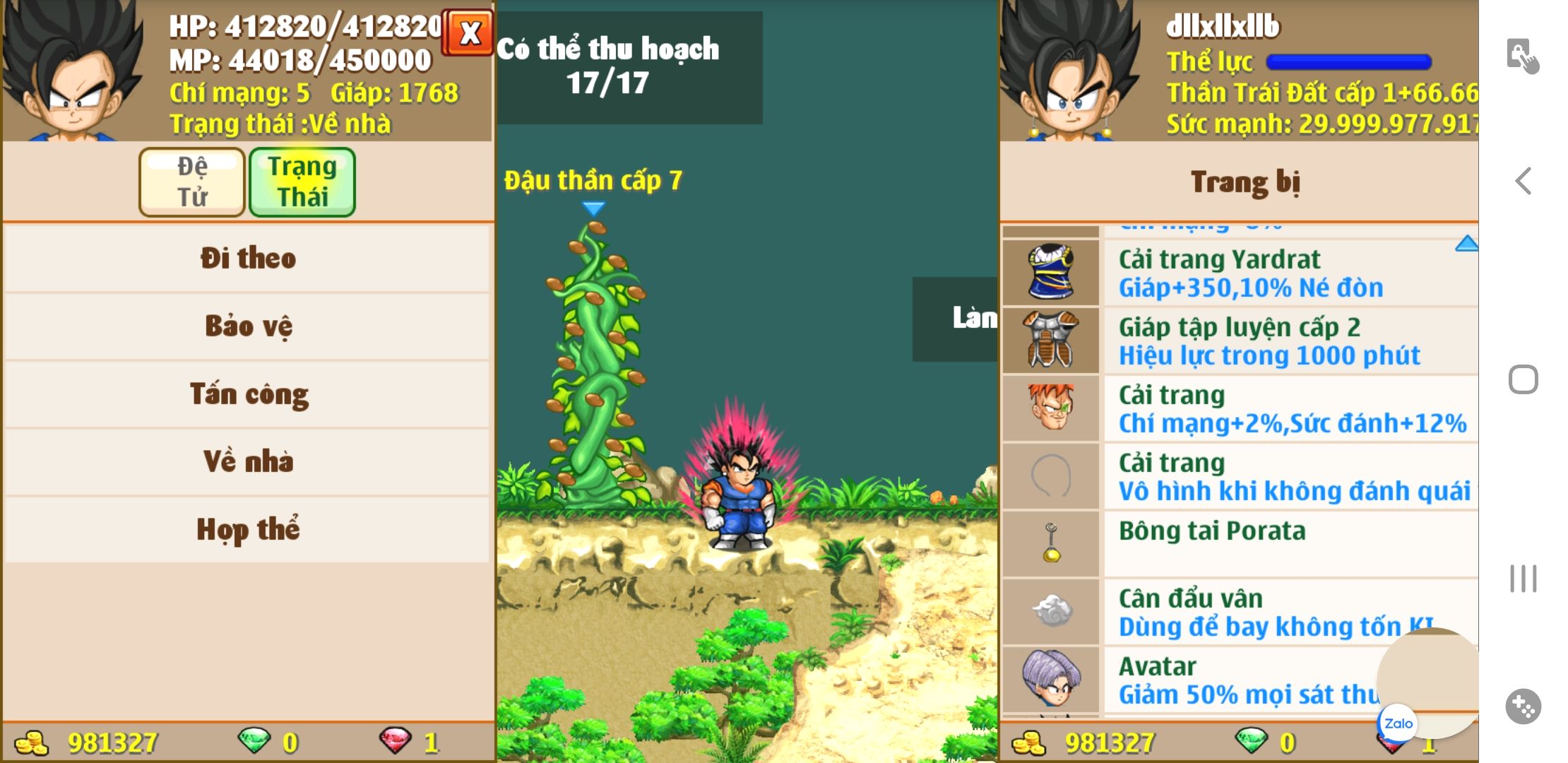This screenshot has width=1568, height=763.
Task: Select the Bảo vệ command
Action: point(247,326)
